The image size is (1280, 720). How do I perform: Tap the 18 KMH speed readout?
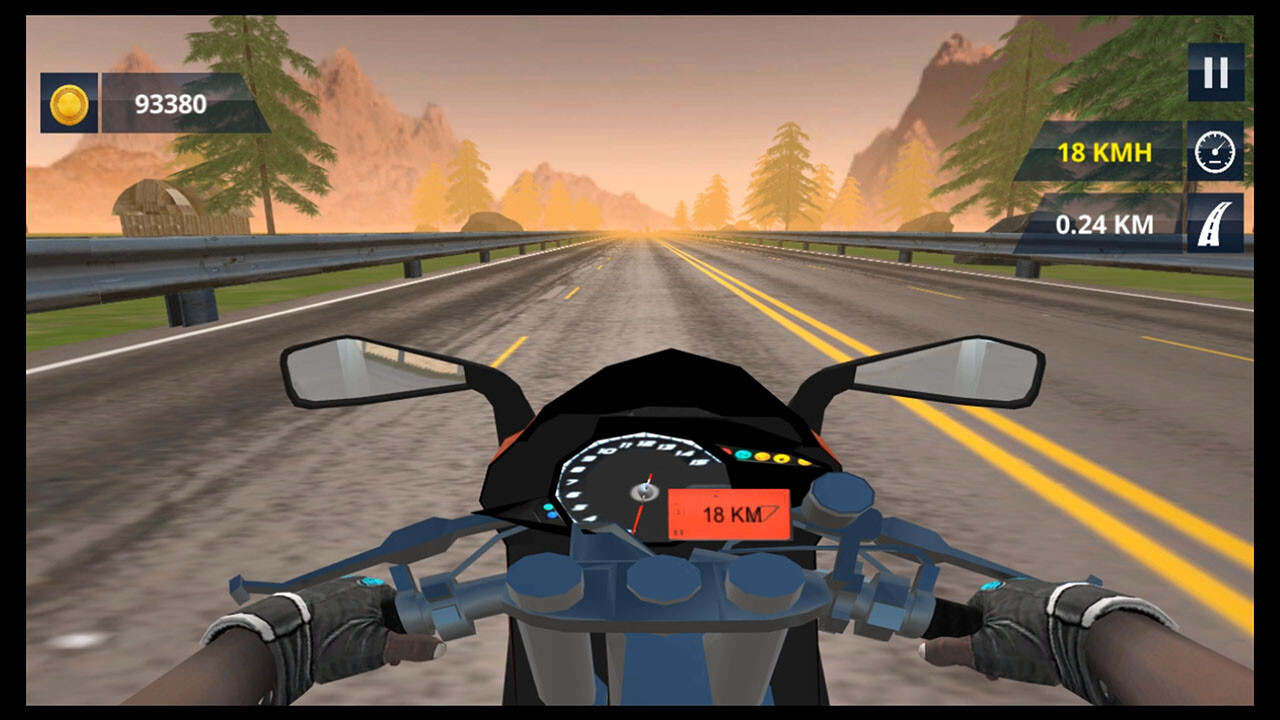pyautogui.click(x=1104, y=152)
